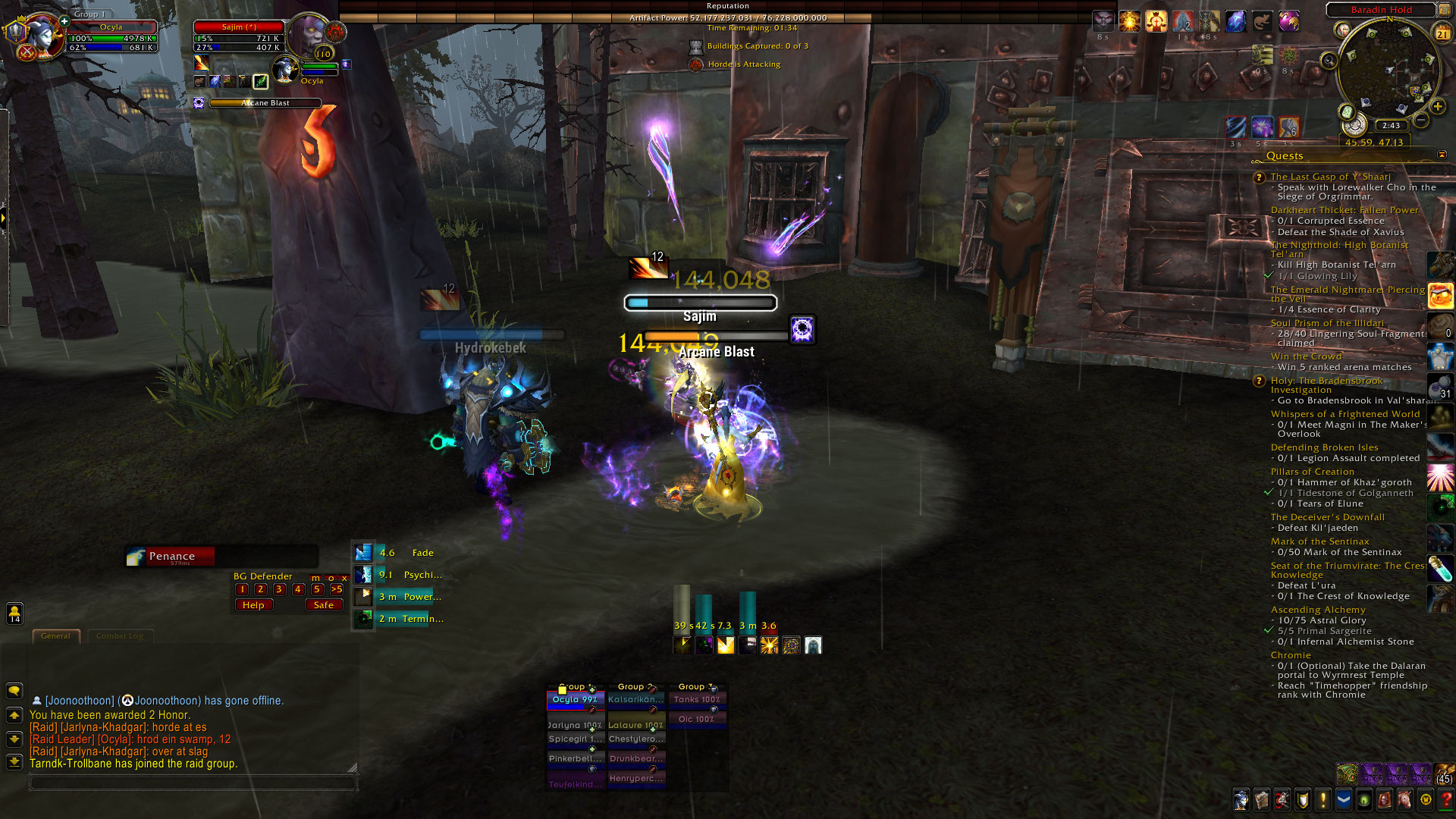Click Sajim's target unit frame
The width and height of the screenshot is (1456, 819).
tap(239, 37)
